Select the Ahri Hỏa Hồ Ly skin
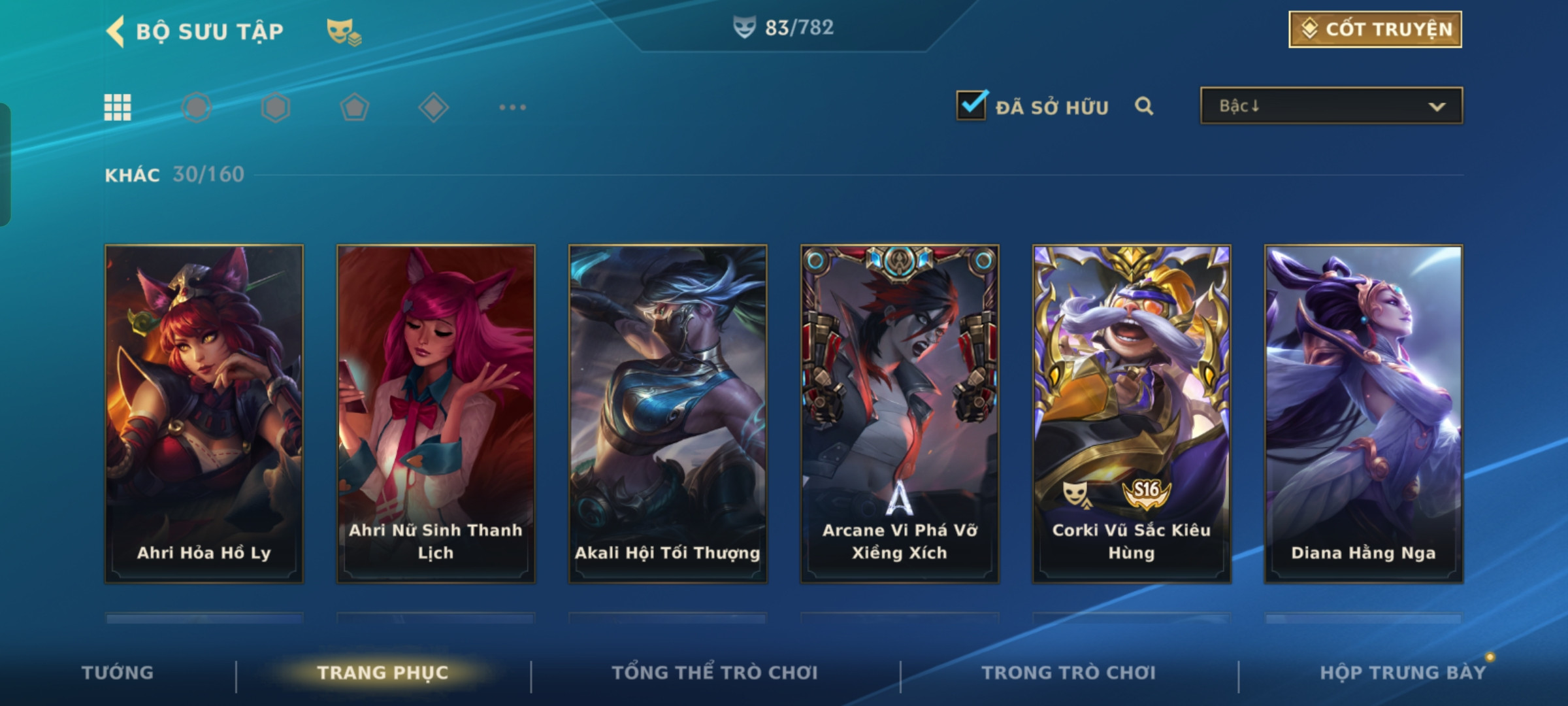 pos(204,413)
